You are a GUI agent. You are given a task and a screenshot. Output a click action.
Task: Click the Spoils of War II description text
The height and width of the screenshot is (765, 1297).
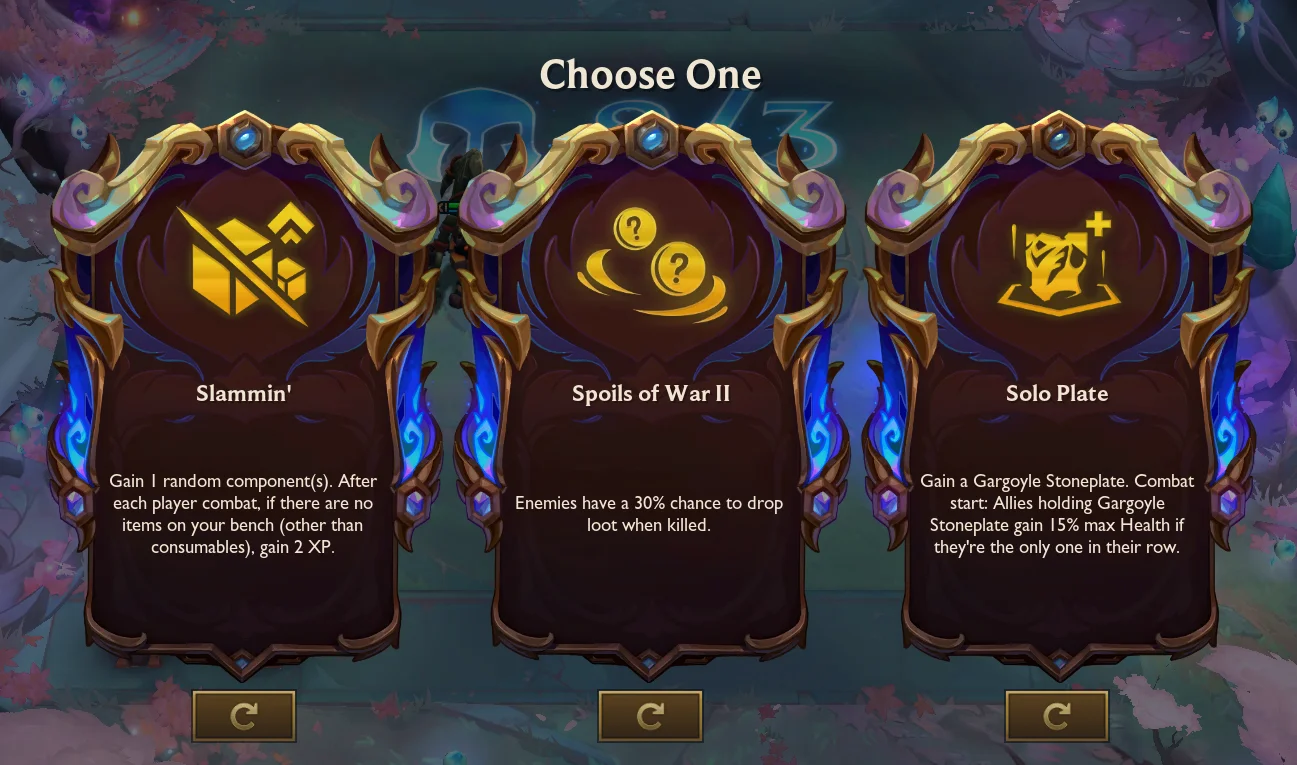pyautogui.click(x=649, y=513)
